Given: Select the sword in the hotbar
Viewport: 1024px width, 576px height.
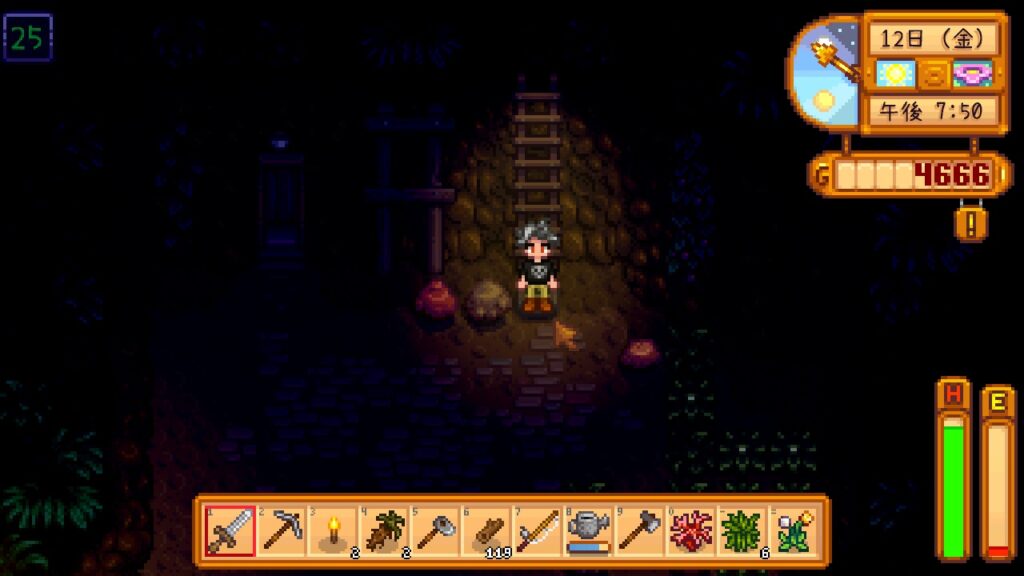Looking at the screenshot, I should [x=229, y=530].
